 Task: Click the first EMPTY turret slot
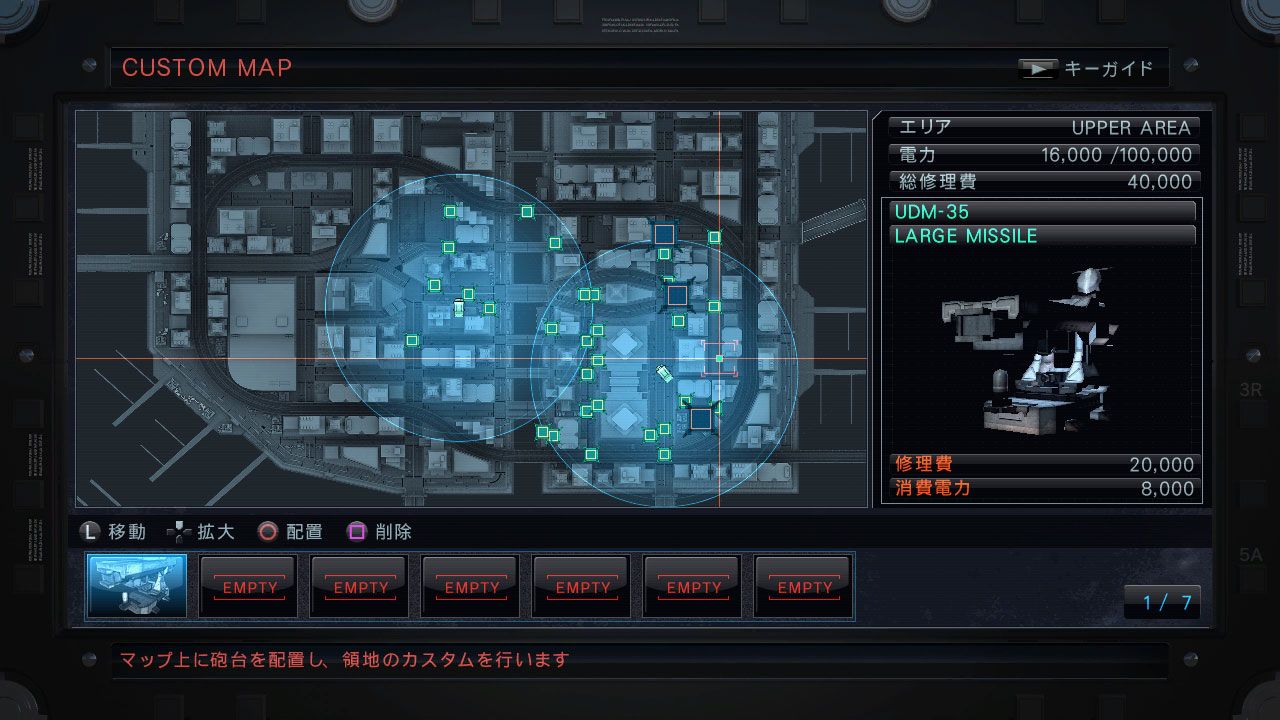[248, 587]
